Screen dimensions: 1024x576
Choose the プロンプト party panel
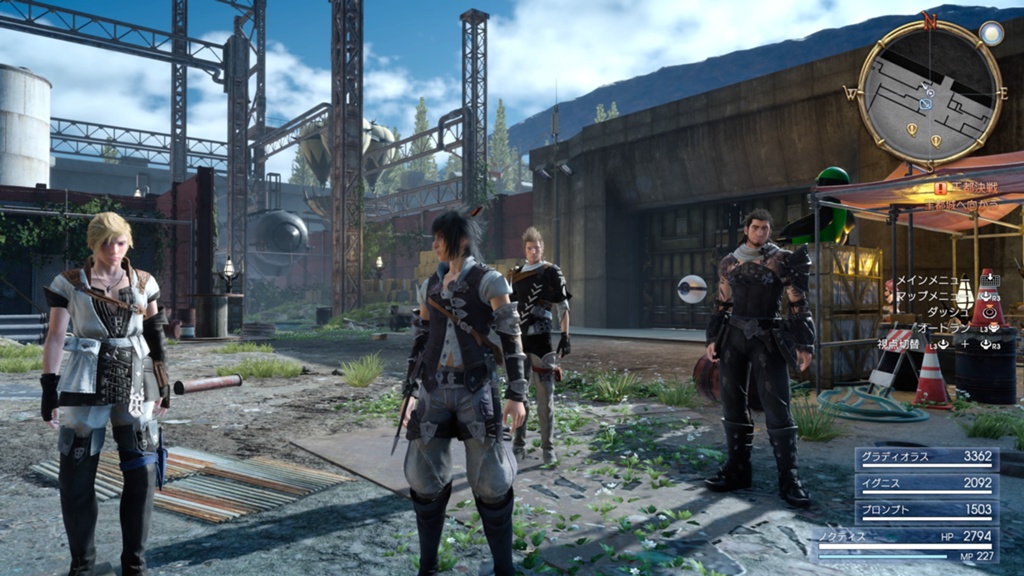pyautogui.click(x=926, y=511)
